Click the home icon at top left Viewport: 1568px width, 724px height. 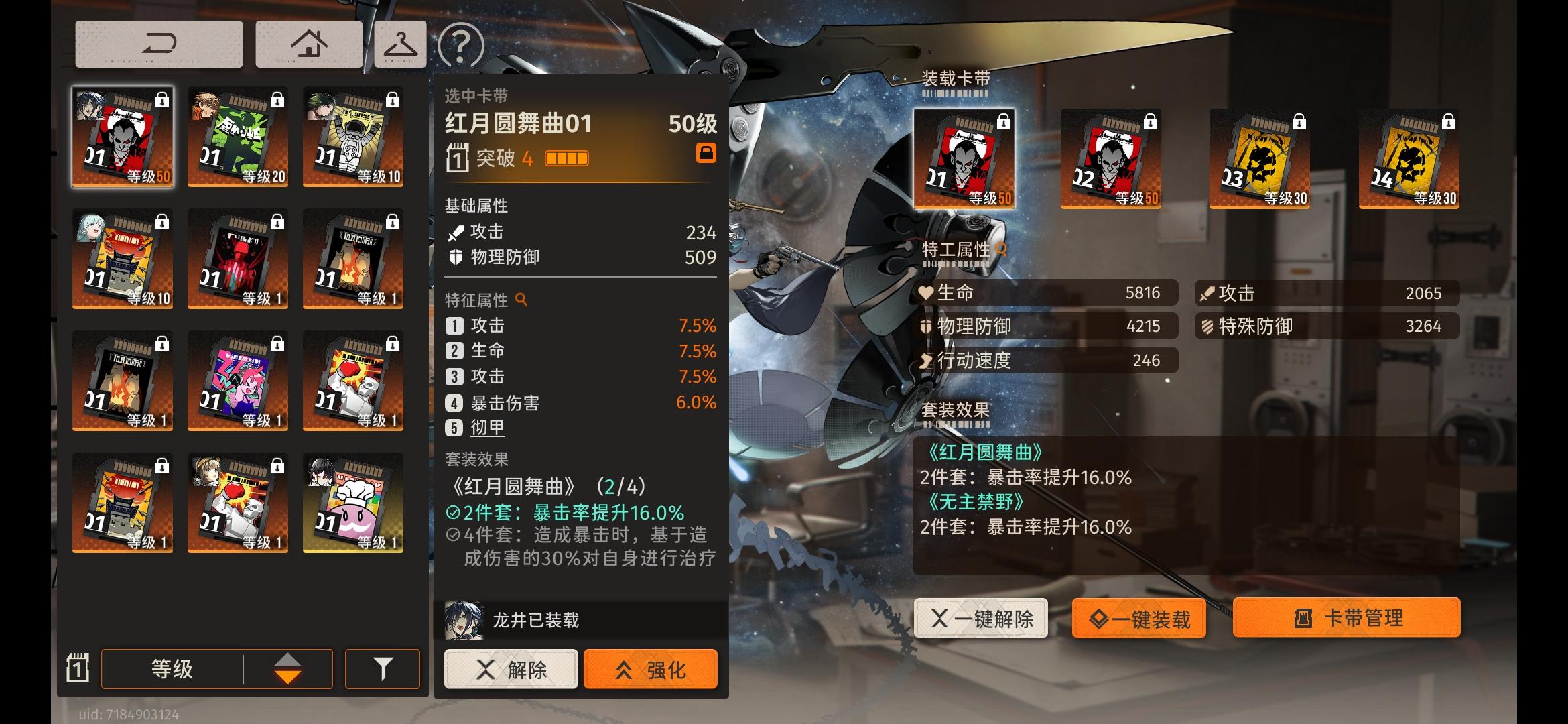[x=308, y=42]
